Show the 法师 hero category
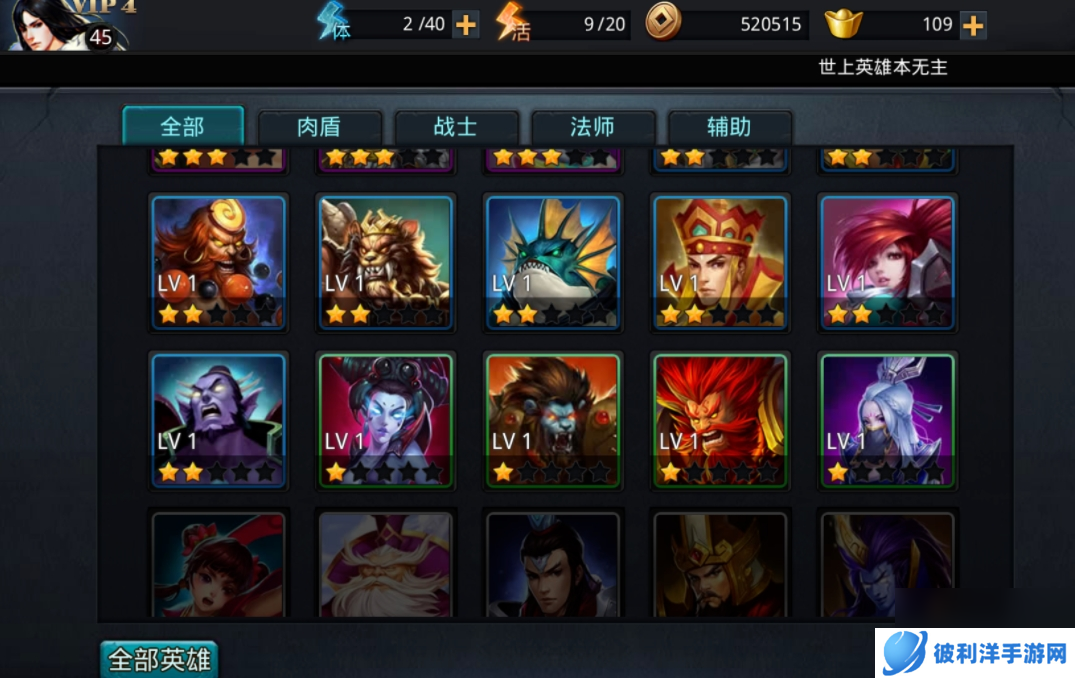This screenshot has width=1075, height=678. [593, 128]
